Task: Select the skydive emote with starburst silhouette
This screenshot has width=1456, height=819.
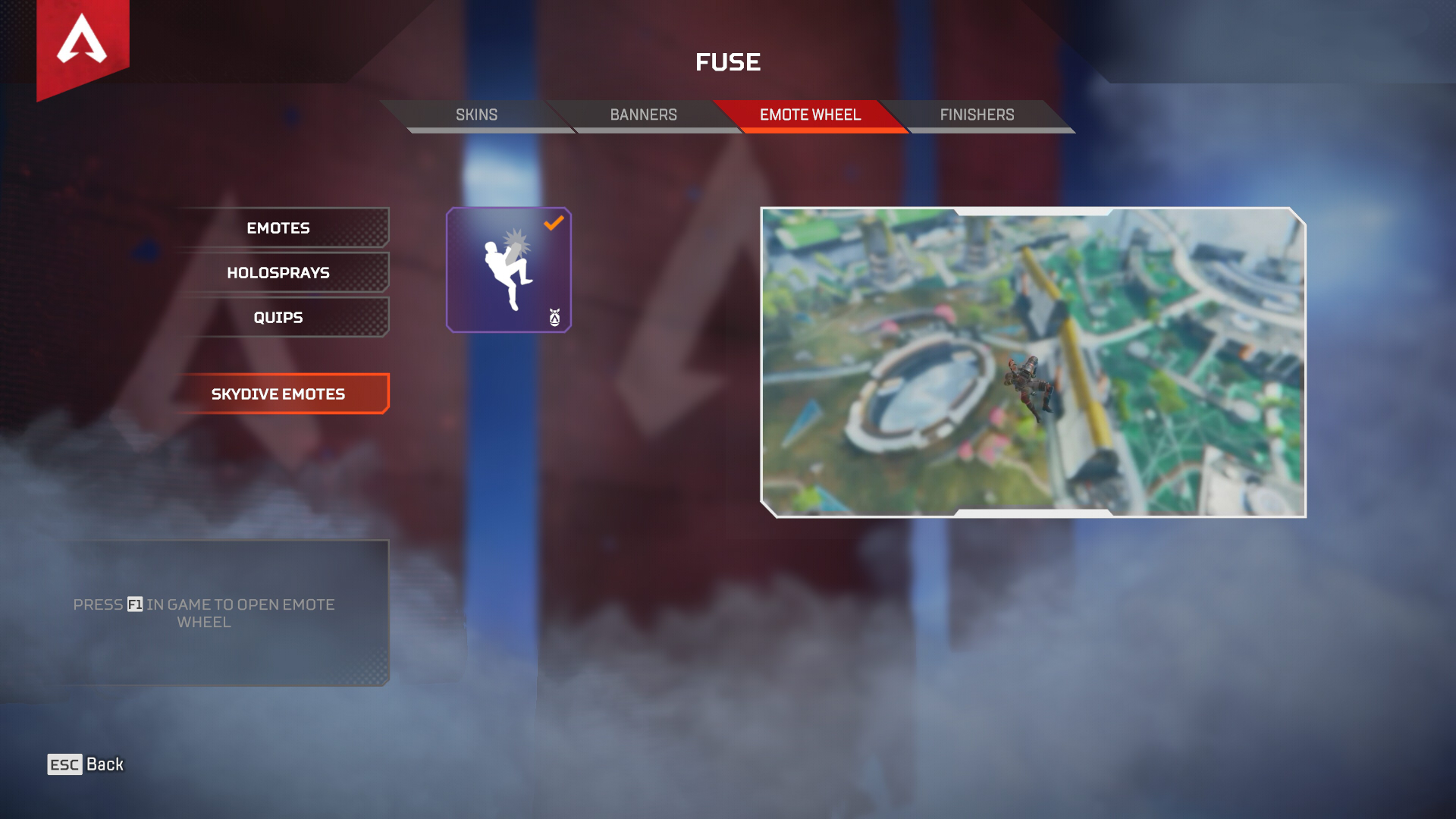Action: click(508, 269)
